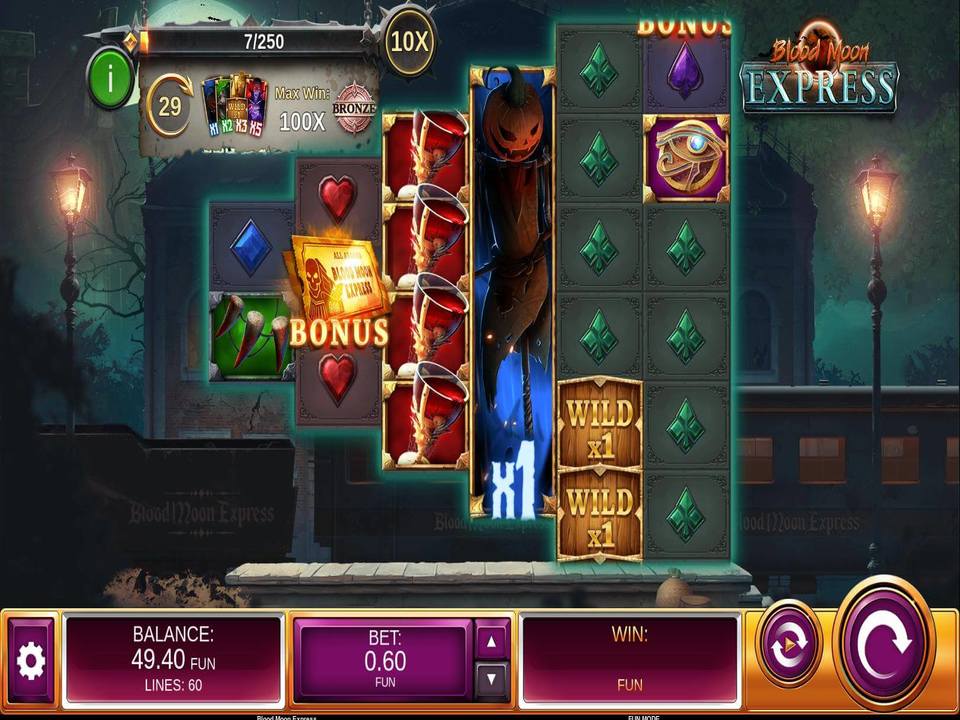Open the settings gear menu
Screen dimensions: 960x720
tap(31, 662)
